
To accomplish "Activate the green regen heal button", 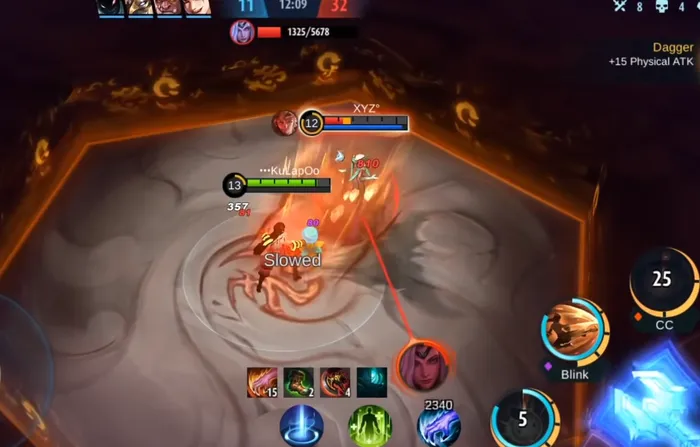I will coord(369,427).
